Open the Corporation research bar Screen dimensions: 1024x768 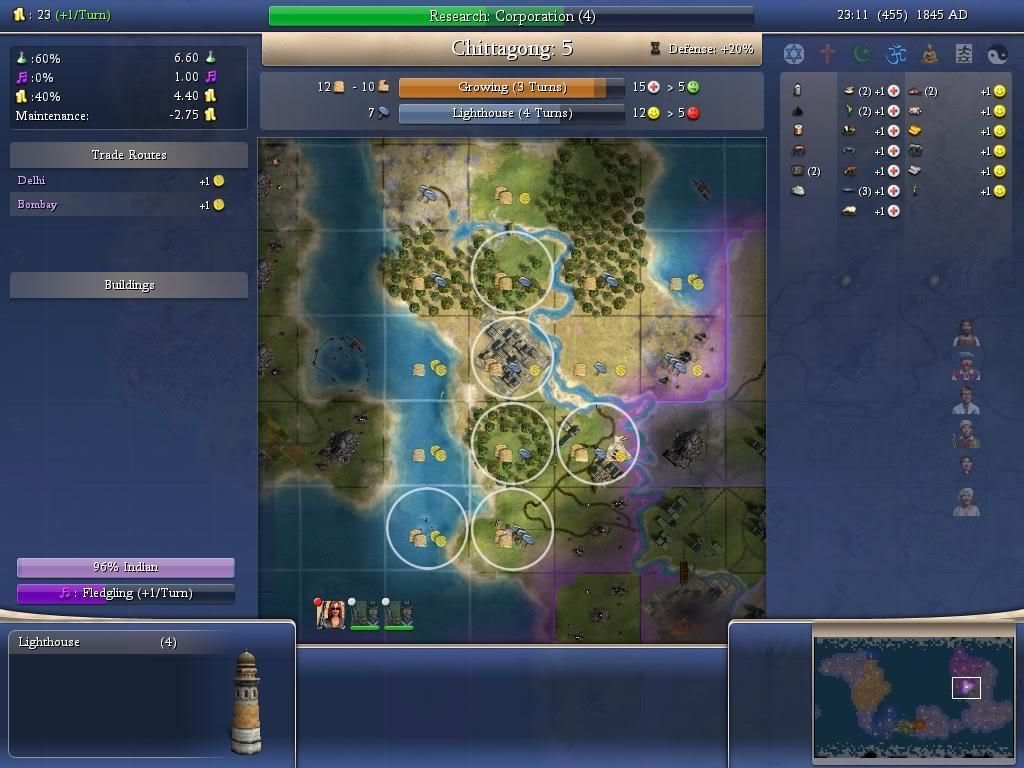click(x=511, y=16)
